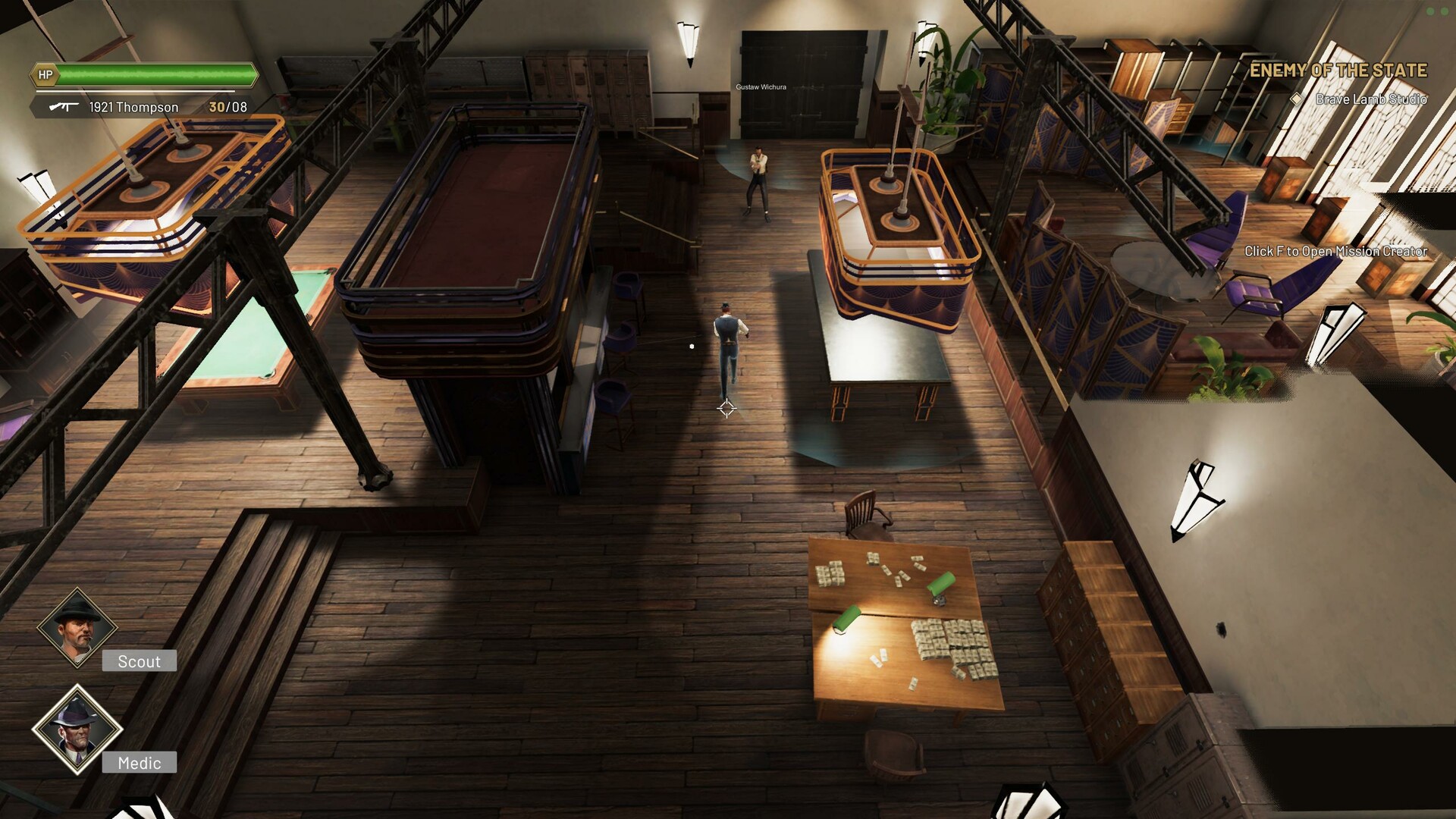Click the Brave Lamb Studio diamond objective marker
1456x819 pixels.
click(1298, 99)
